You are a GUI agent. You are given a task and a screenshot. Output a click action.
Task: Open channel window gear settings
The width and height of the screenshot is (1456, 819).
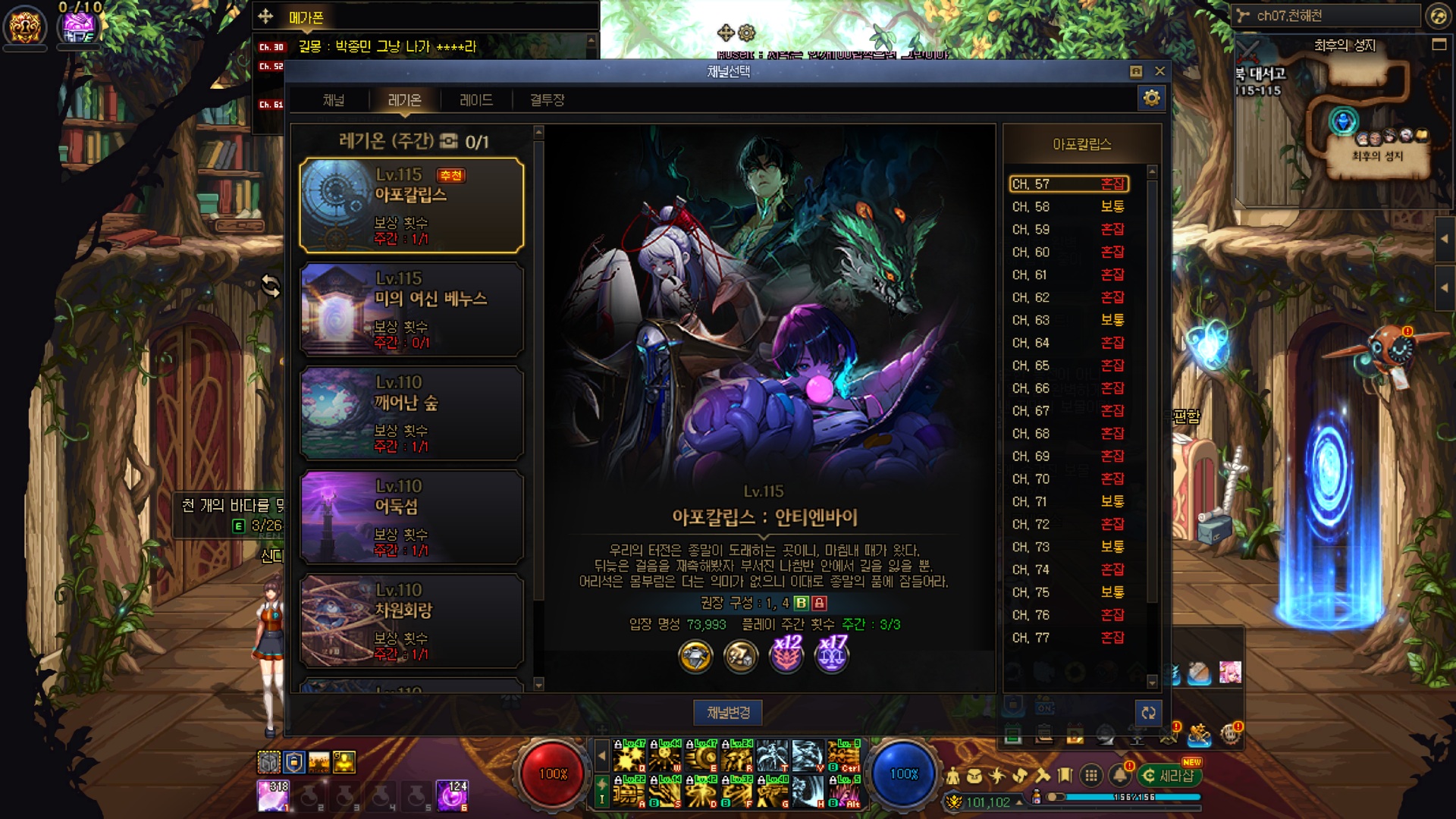click(x=1151, y=99)
